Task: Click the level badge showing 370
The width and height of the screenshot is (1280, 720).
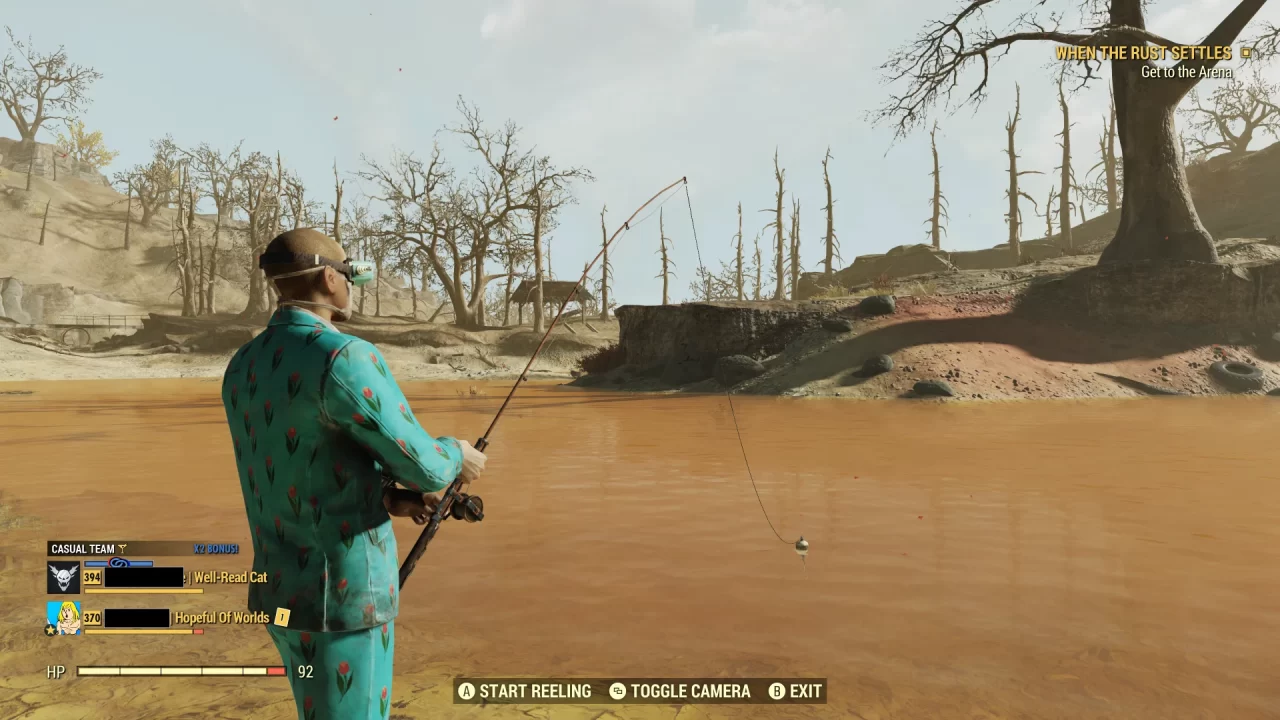Action: pos(92,617)
